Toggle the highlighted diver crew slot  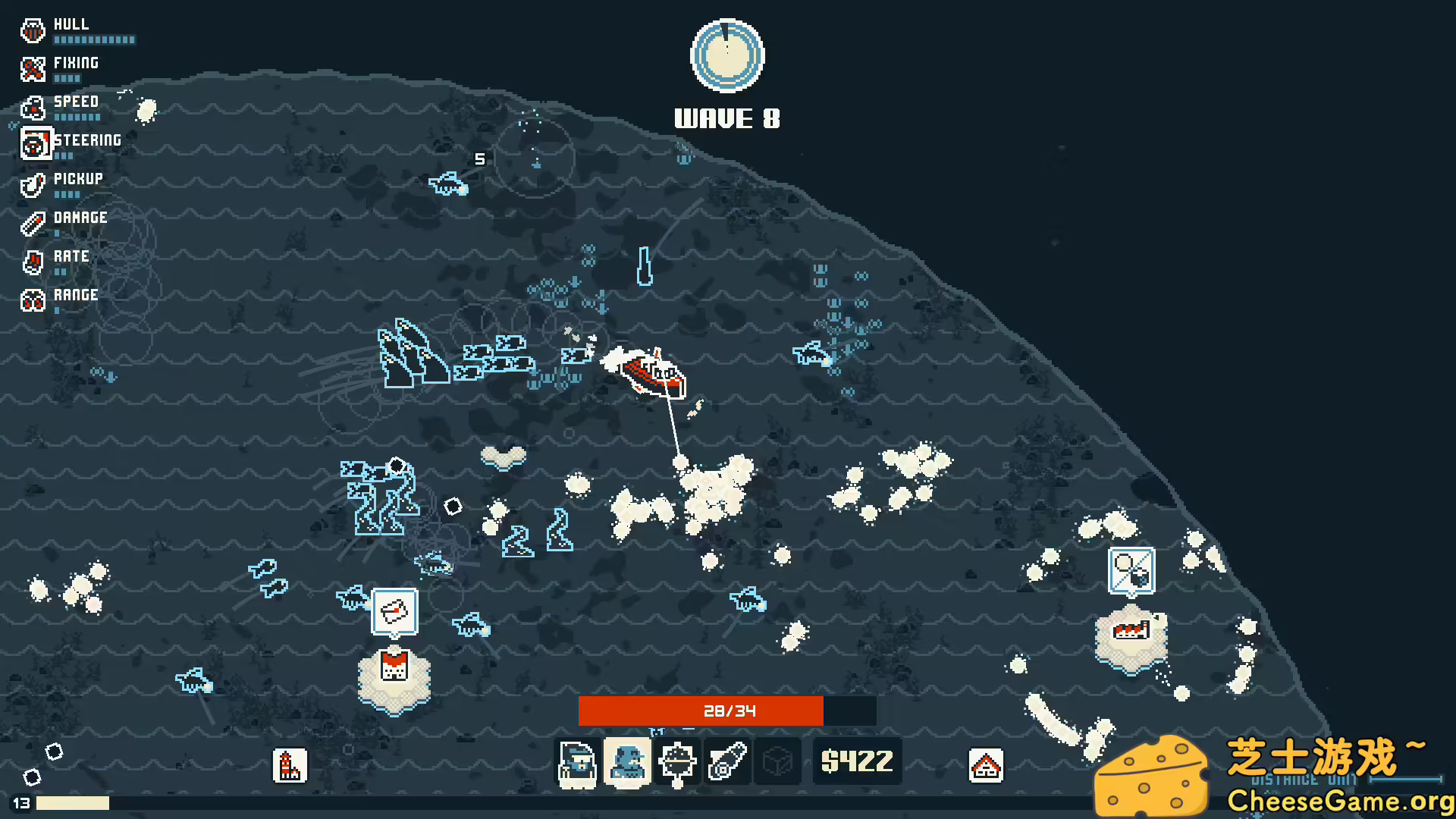(x=627, y=761)
